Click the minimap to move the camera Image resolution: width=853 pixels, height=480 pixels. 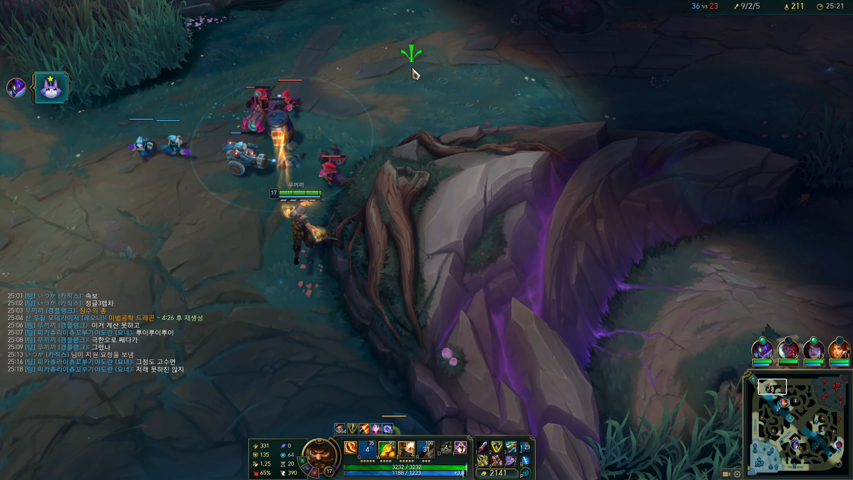[797, 425]
